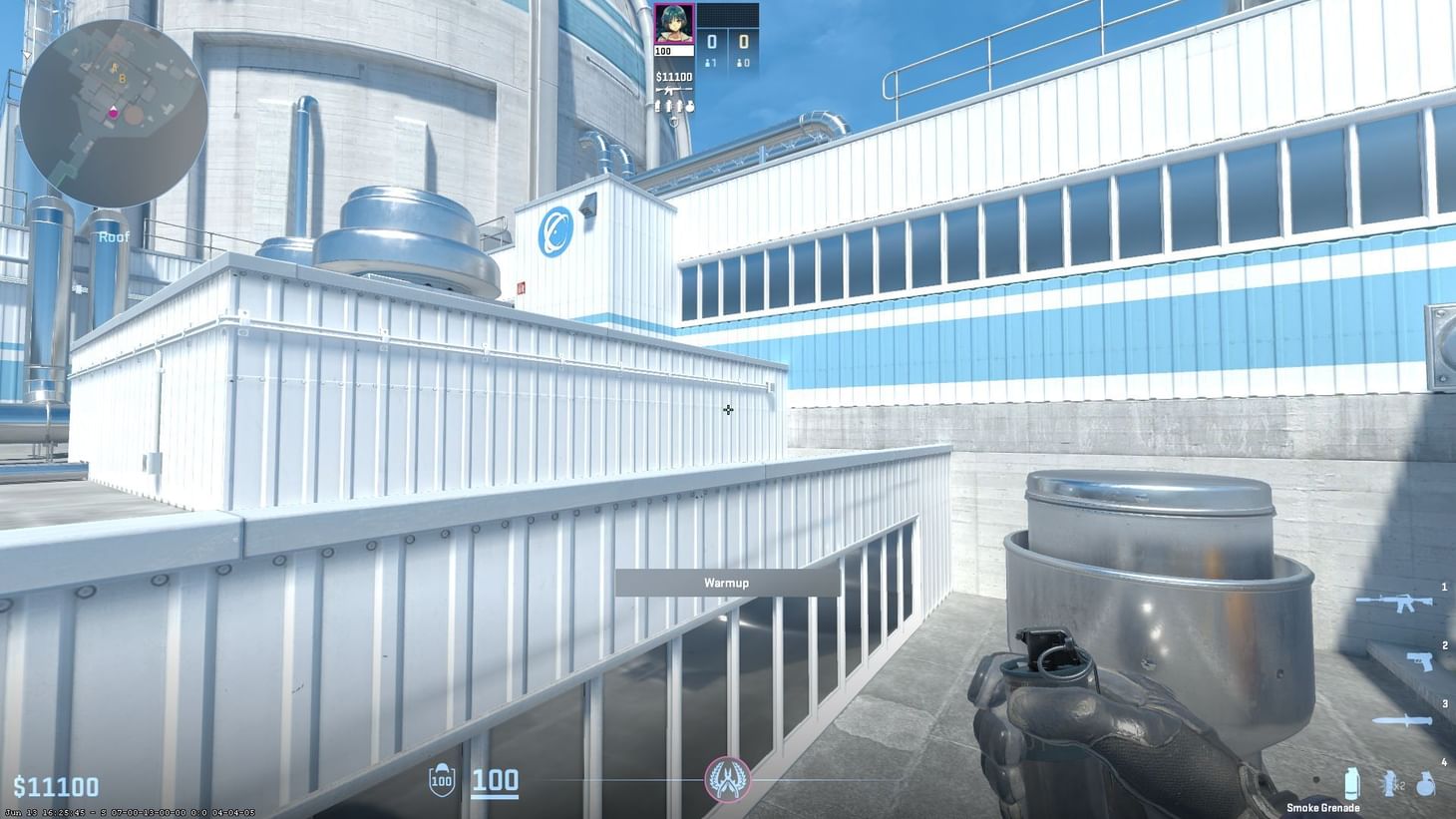Select the Smoke Grenade icon
The height and width of the screenshot is (819, 1456).
[1351, 783]
